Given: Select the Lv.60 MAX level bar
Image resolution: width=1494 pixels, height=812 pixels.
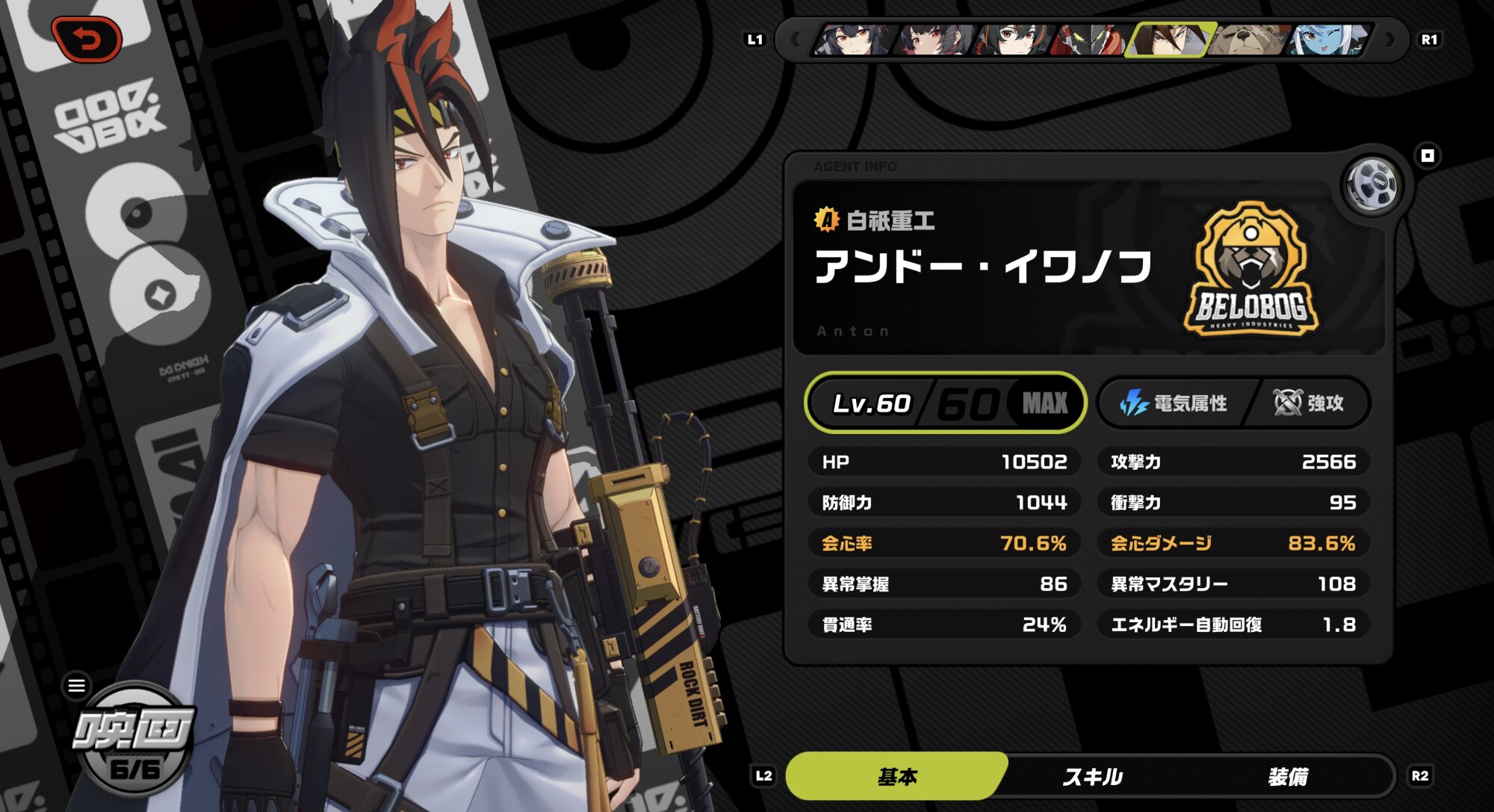Looking at the screenshot, I should click(x=946, y=403).
